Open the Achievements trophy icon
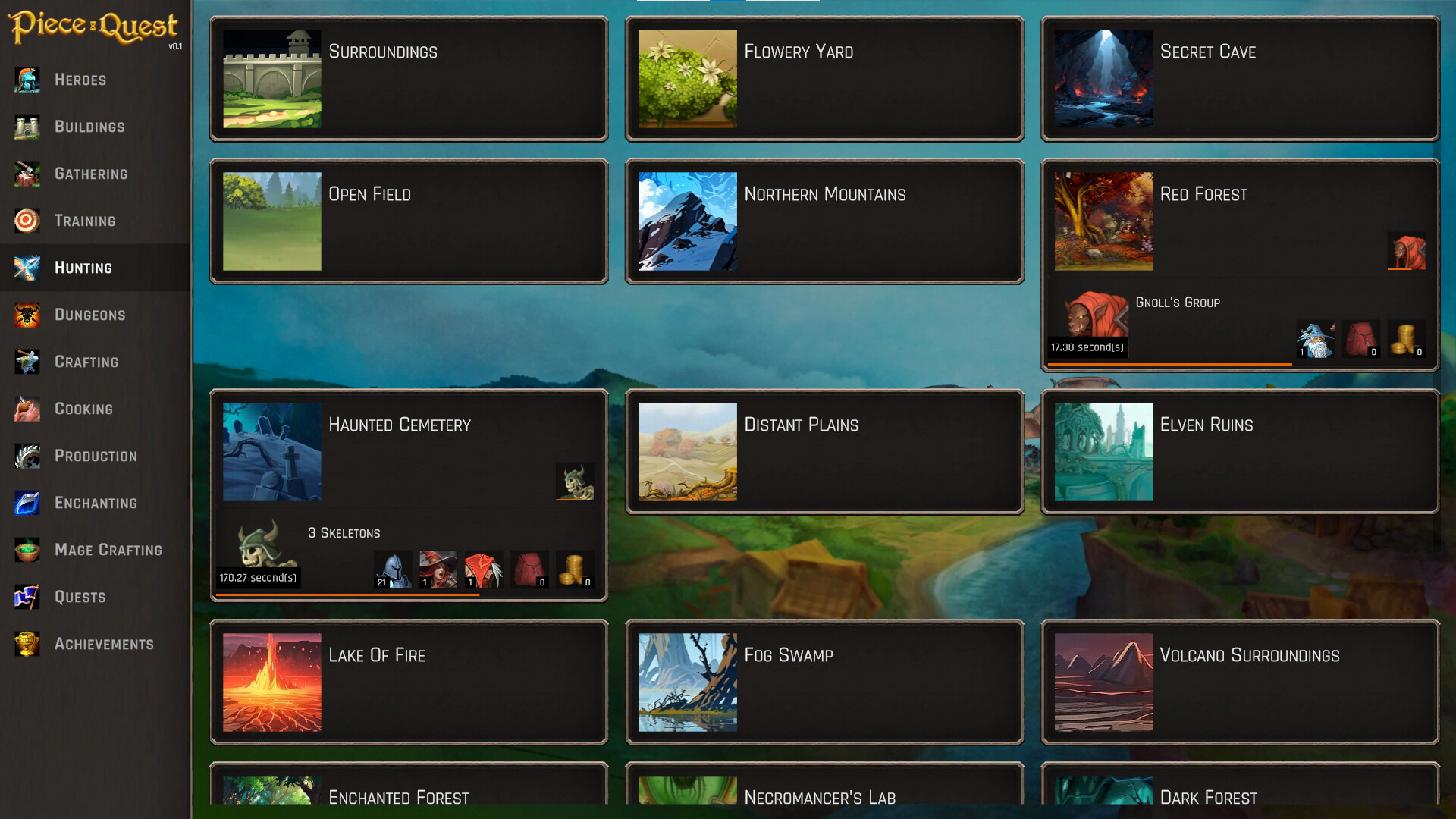 [27, 644]
